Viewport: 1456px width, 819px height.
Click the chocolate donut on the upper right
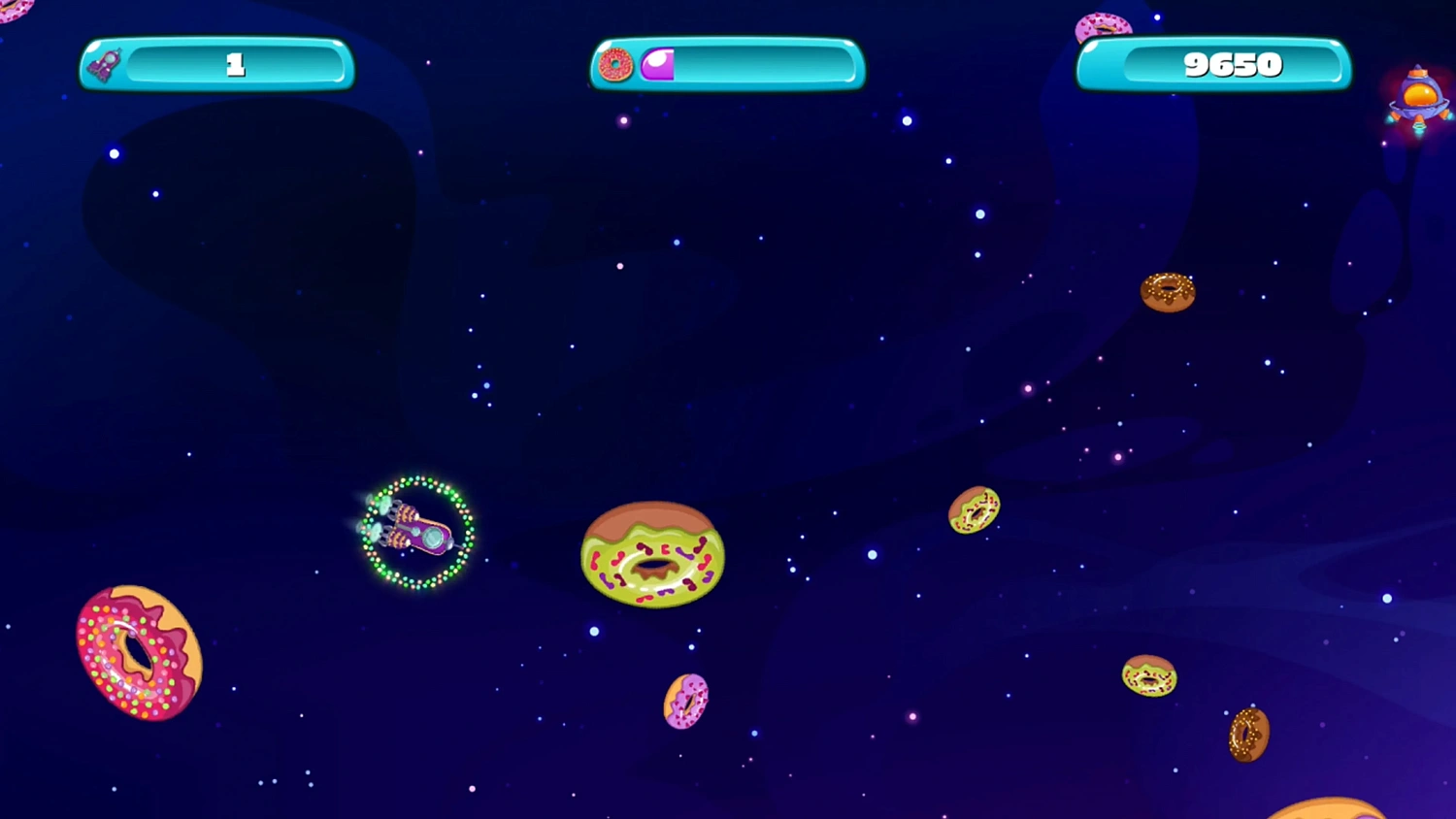1168,293
